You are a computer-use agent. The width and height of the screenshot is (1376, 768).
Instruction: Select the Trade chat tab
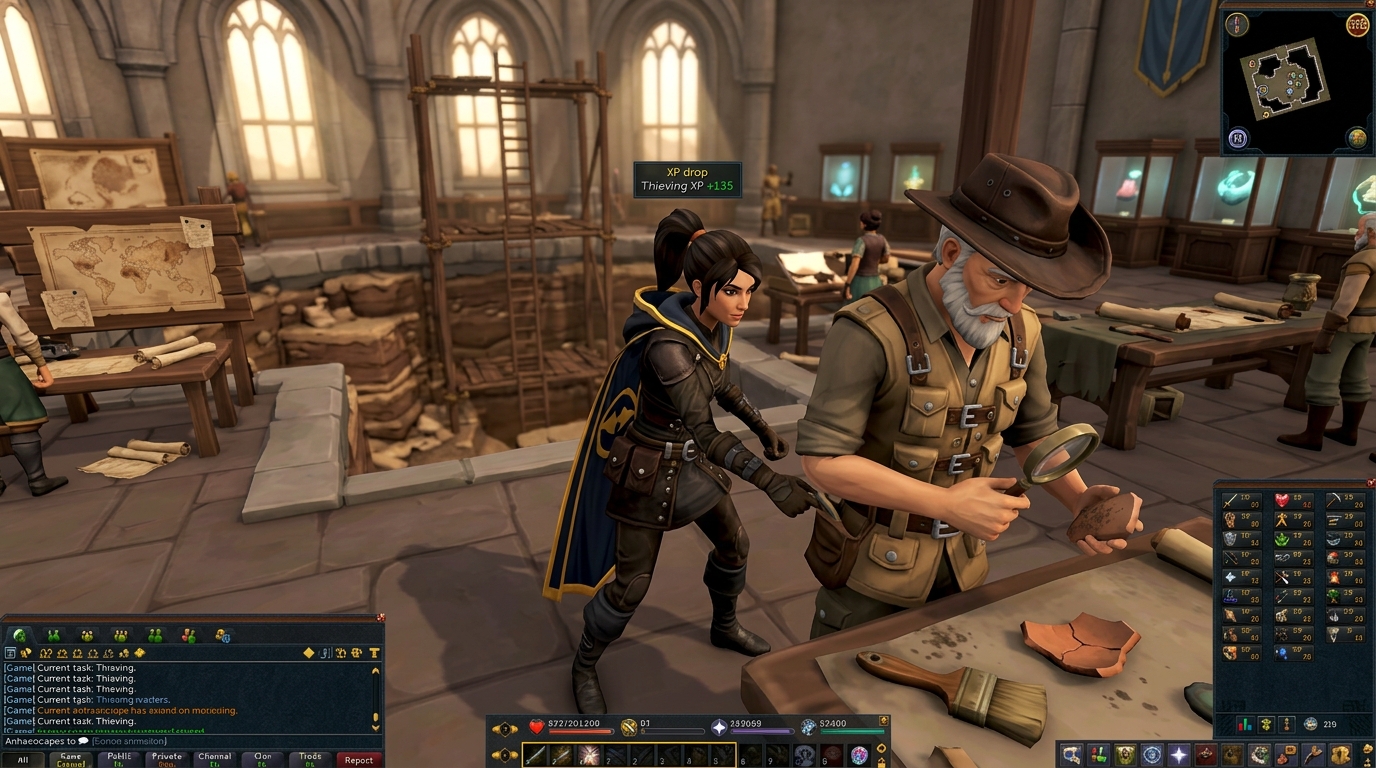311,757
